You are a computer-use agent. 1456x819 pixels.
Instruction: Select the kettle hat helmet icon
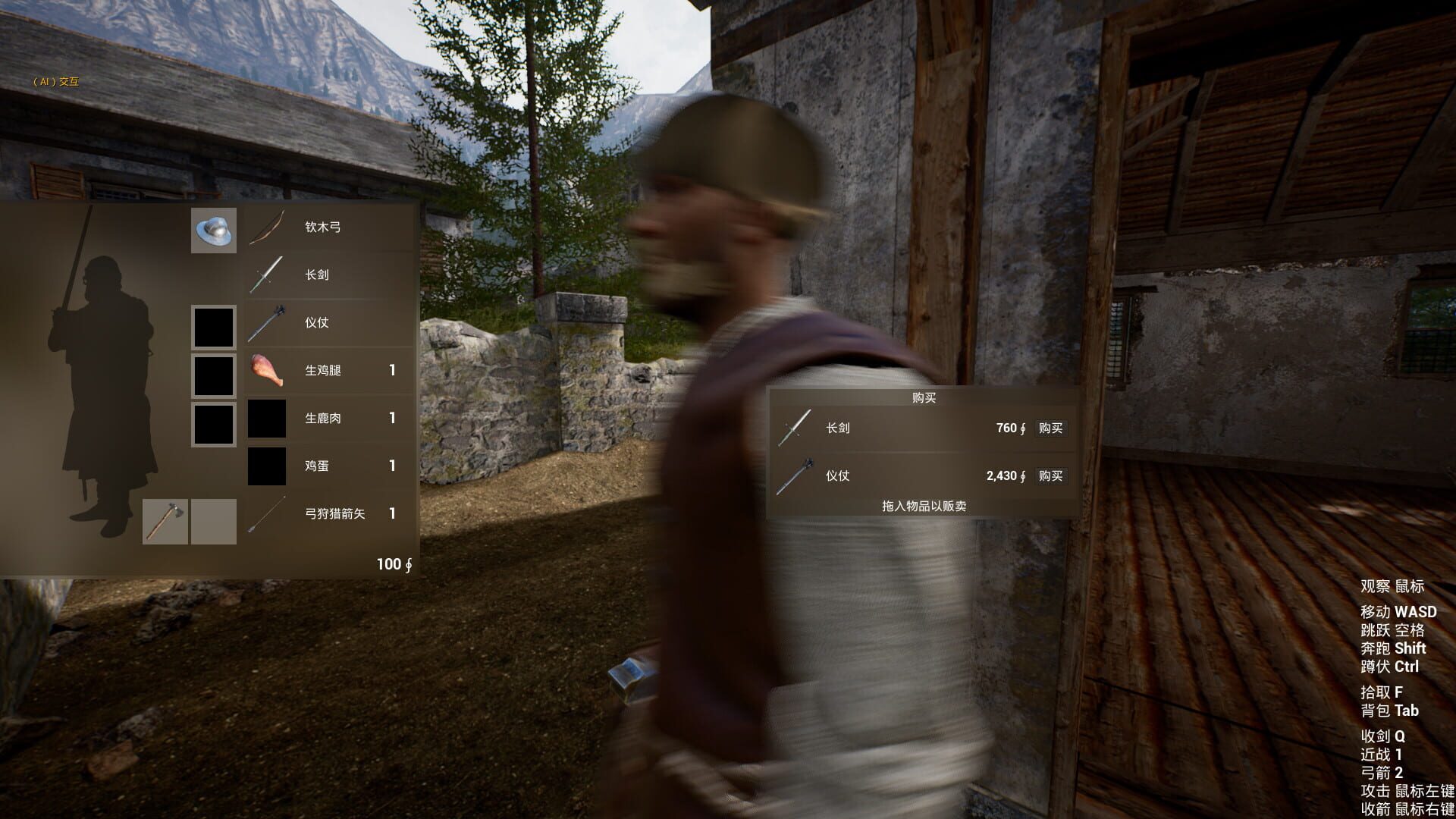pos(213,230)
